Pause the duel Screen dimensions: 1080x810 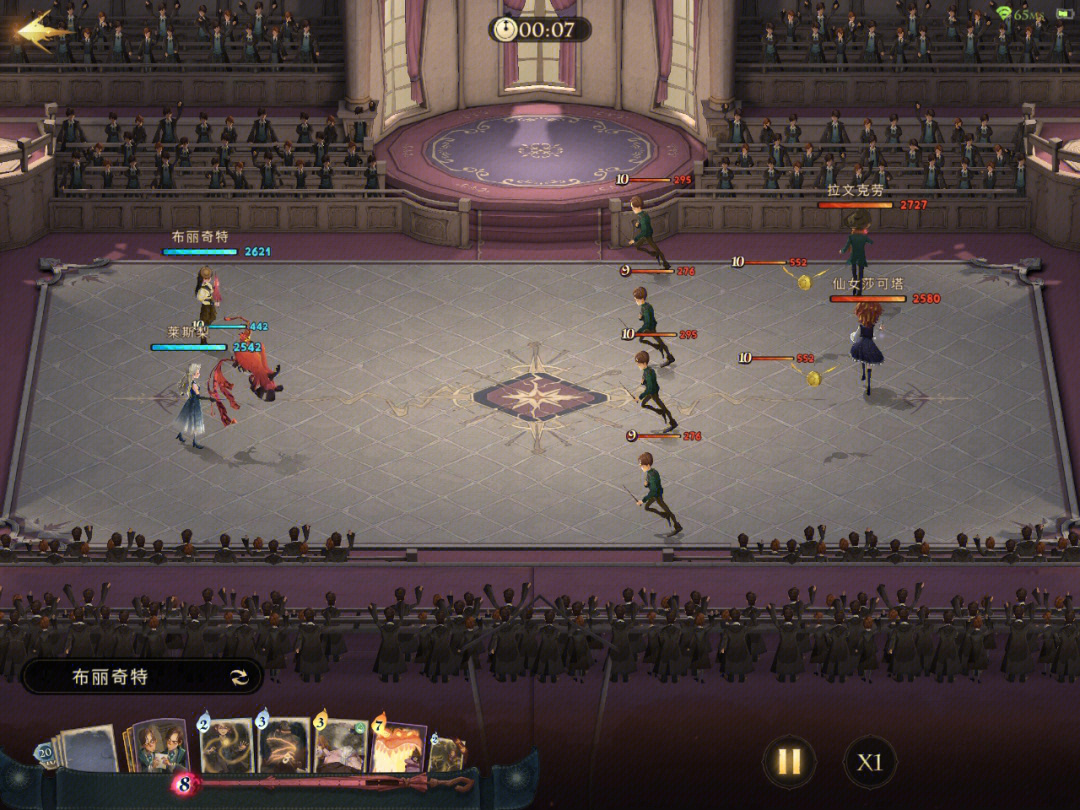click(789, 762)
